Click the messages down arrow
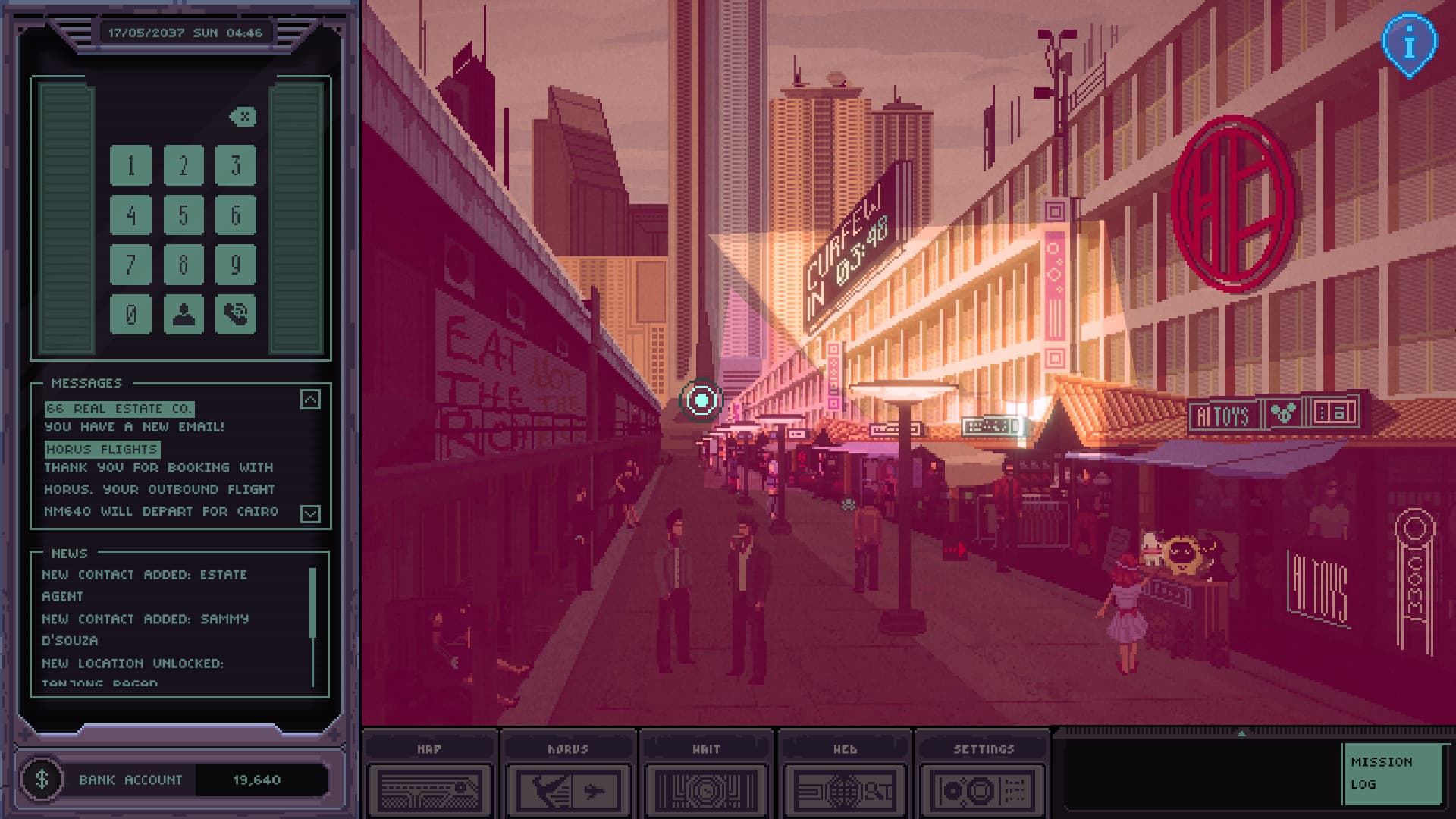The image size is (1456, 819). (310, 513)
